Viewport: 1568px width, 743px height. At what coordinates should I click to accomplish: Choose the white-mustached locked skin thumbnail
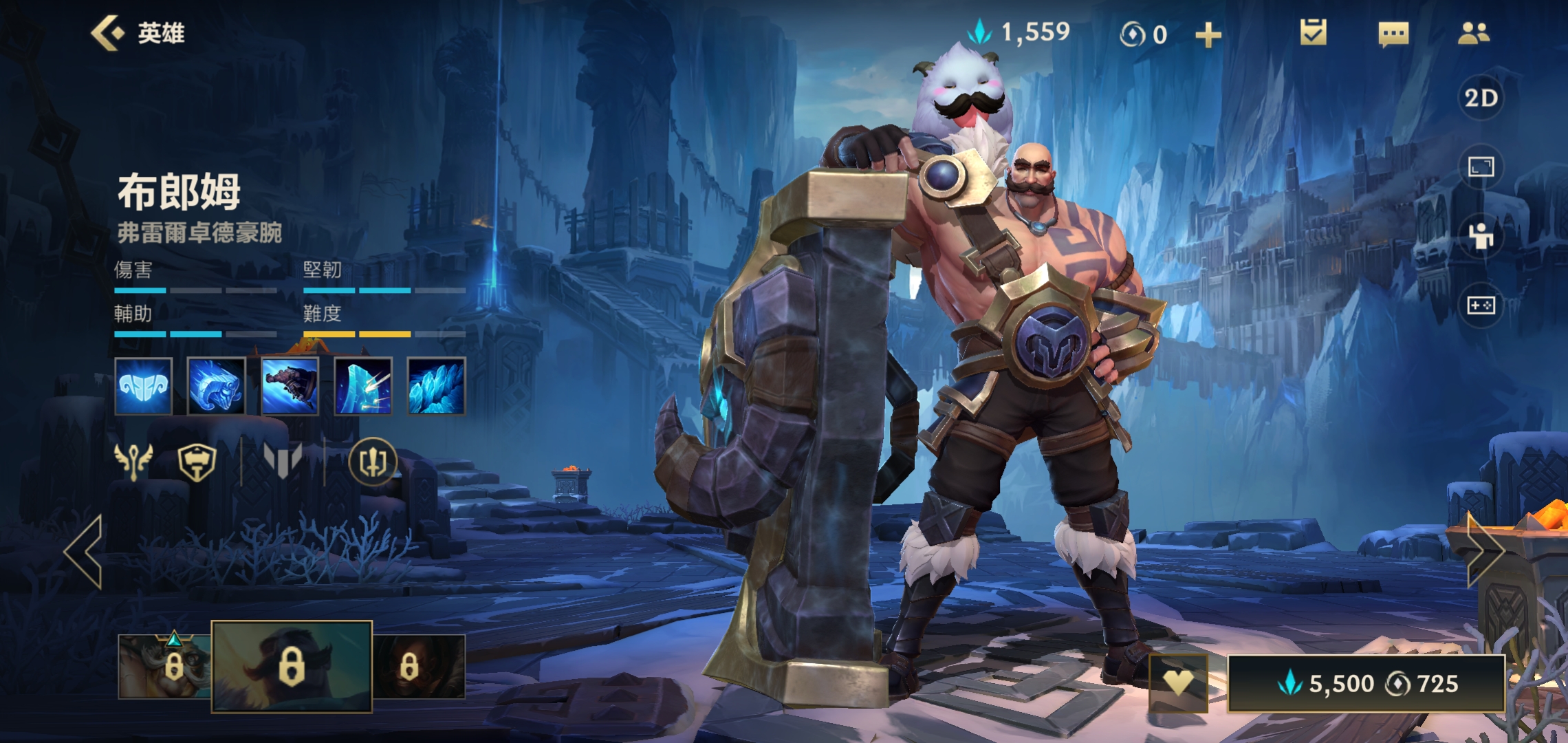coord(164,666)
